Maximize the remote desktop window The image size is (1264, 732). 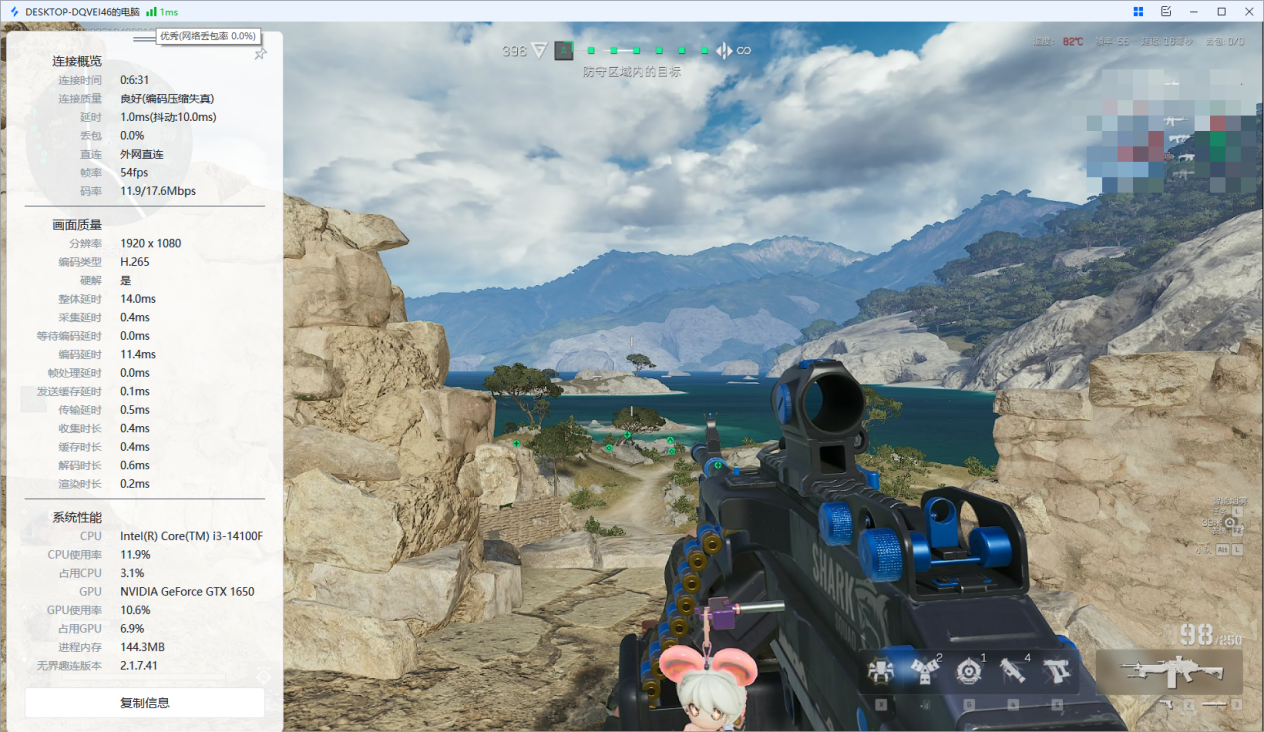point(1221,11)
